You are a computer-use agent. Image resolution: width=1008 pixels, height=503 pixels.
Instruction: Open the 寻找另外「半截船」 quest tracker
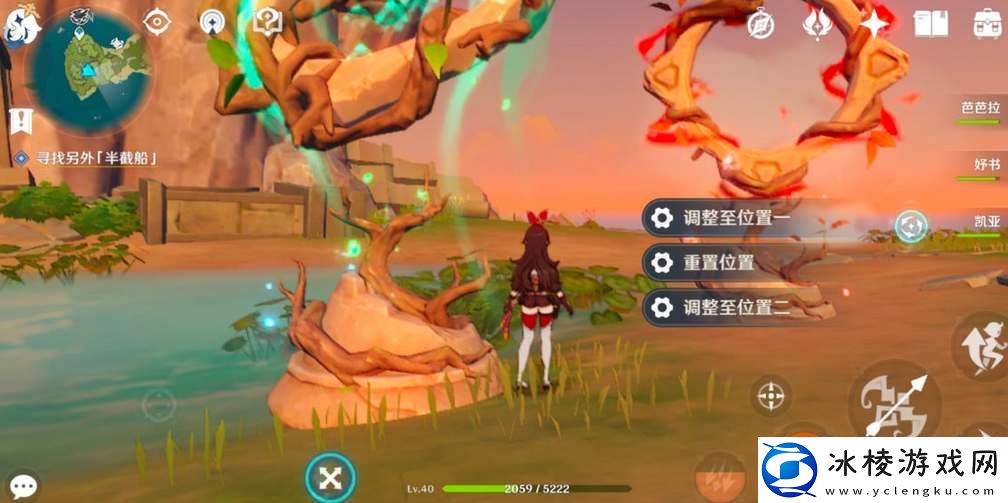[88, 158]
